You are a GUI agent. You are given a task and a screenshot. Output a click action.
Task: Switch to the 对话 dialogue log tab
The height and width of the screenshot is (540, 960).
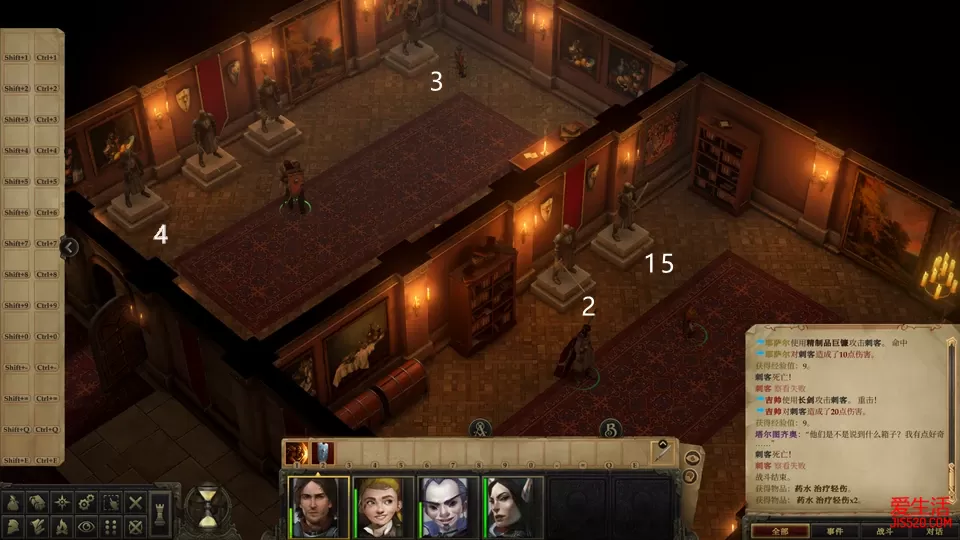(x=934, y=531)
